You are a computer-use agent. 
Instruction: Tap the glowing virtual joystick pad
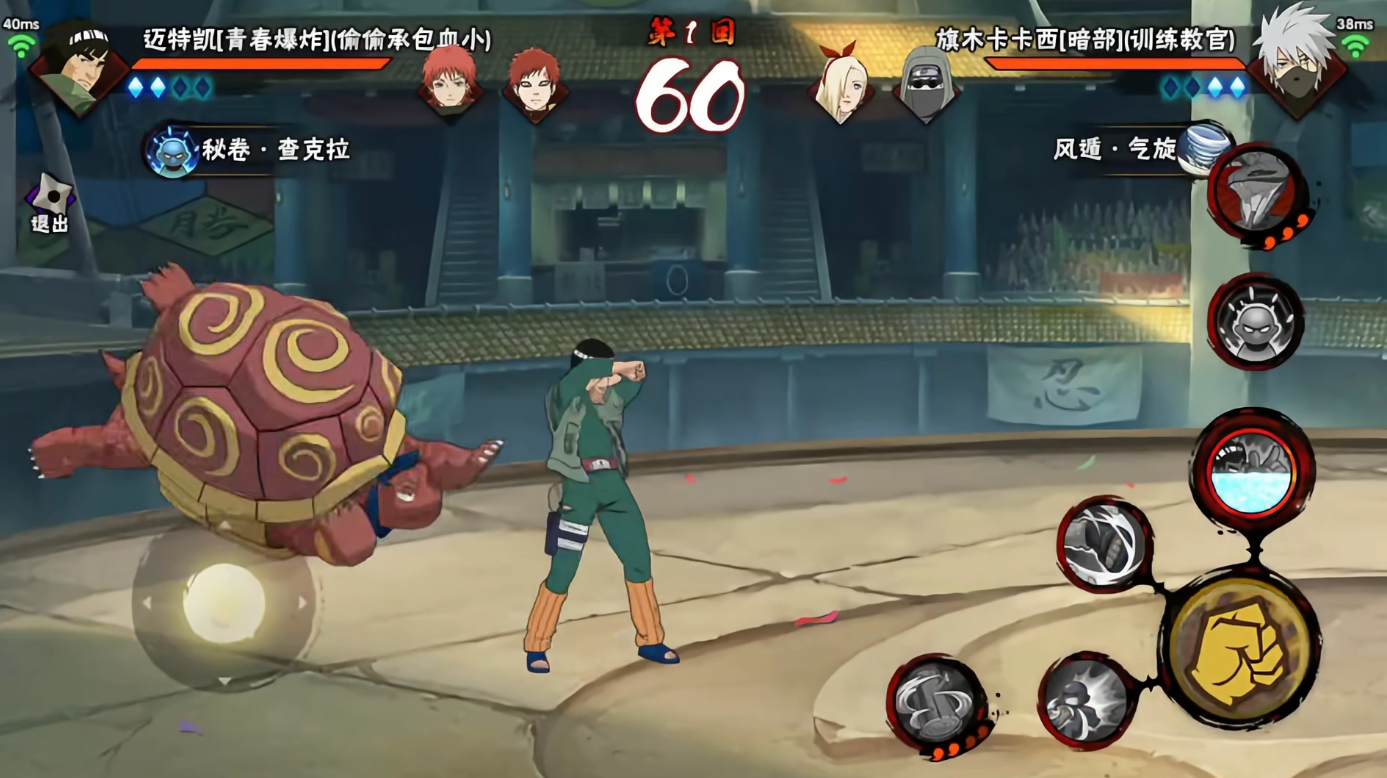tap(223, 604)
